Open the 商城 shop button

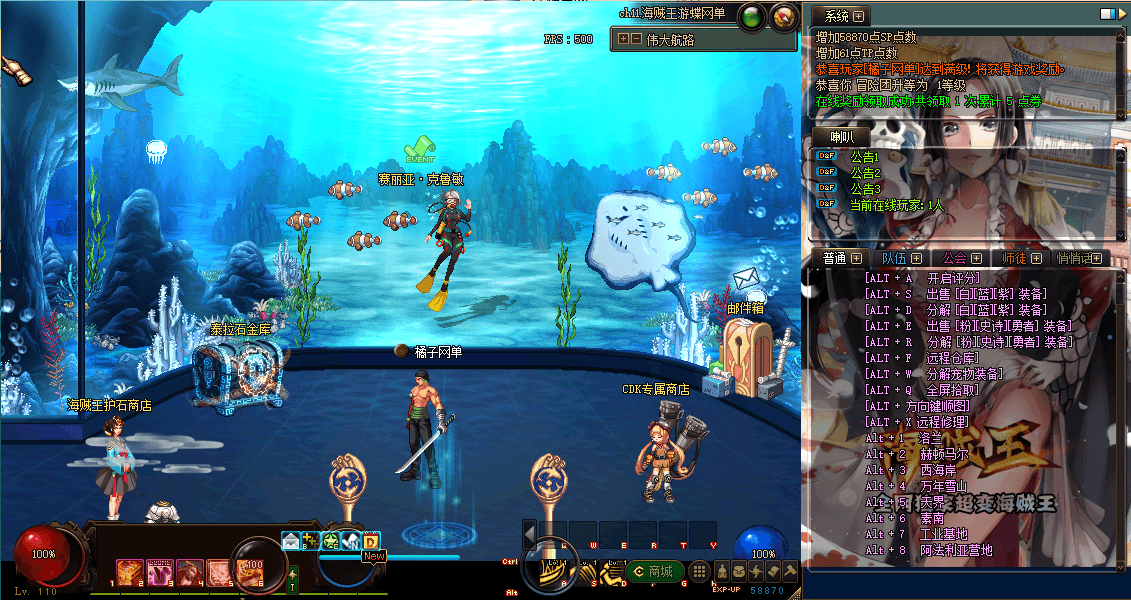(656, 571)
